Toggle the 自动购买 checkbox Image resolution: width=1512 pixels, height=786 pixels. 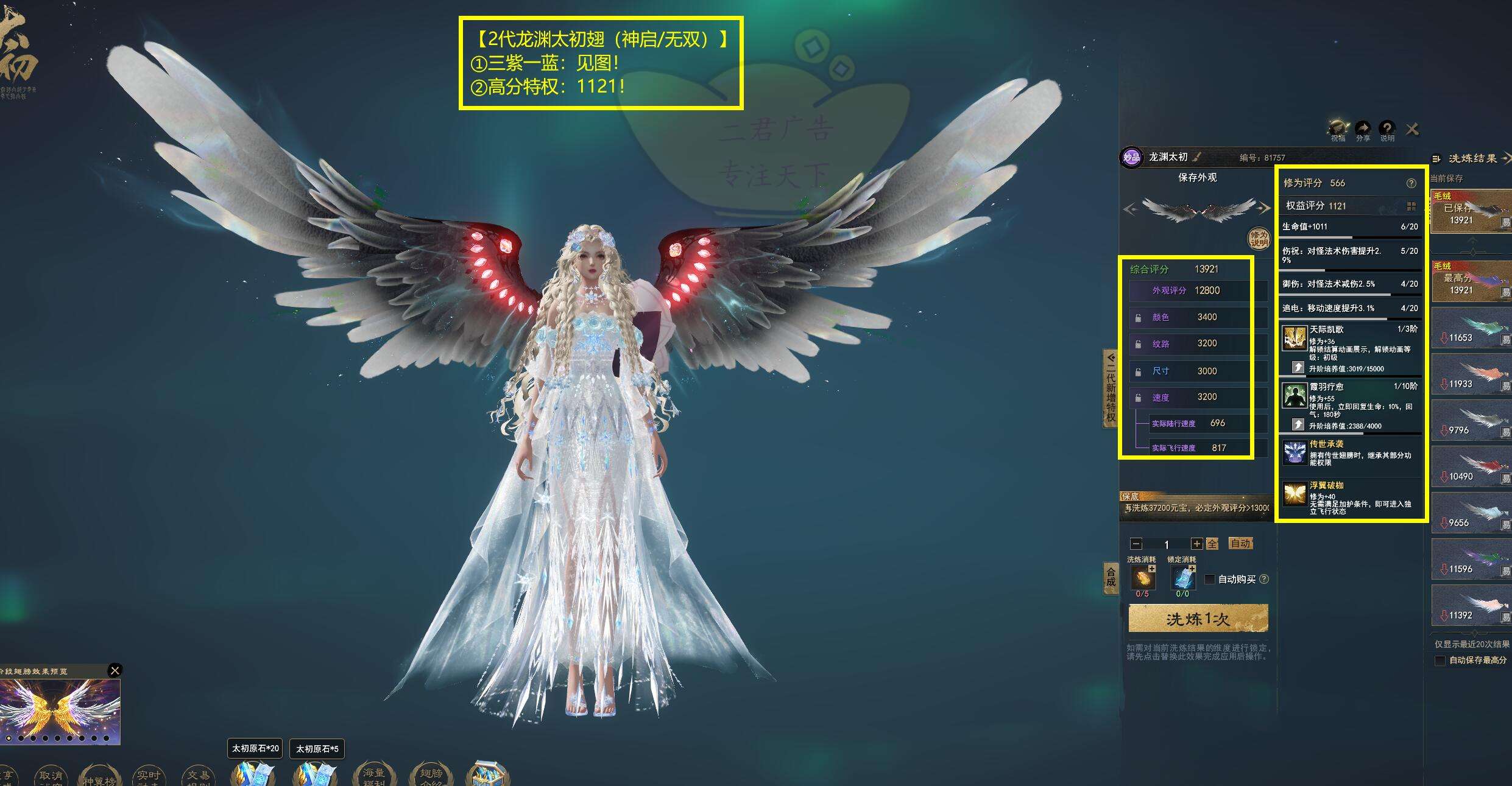point(1210,579)
